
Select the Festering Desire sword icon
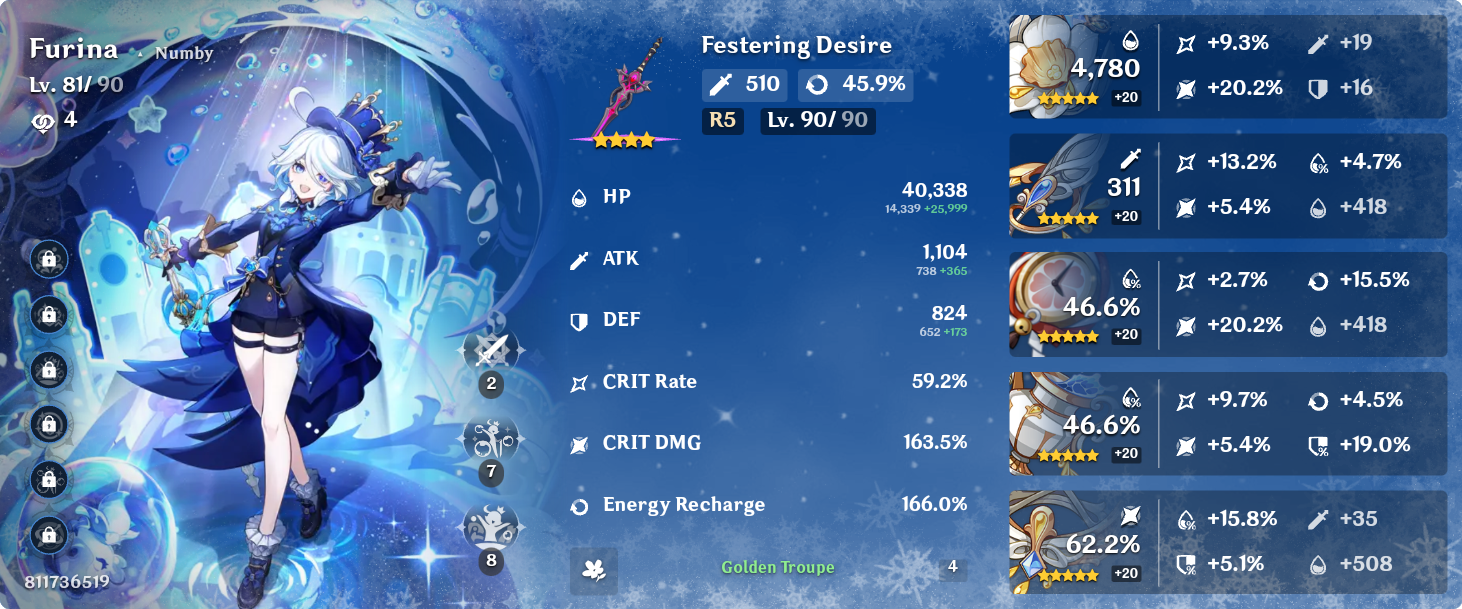tap(626, 92)
